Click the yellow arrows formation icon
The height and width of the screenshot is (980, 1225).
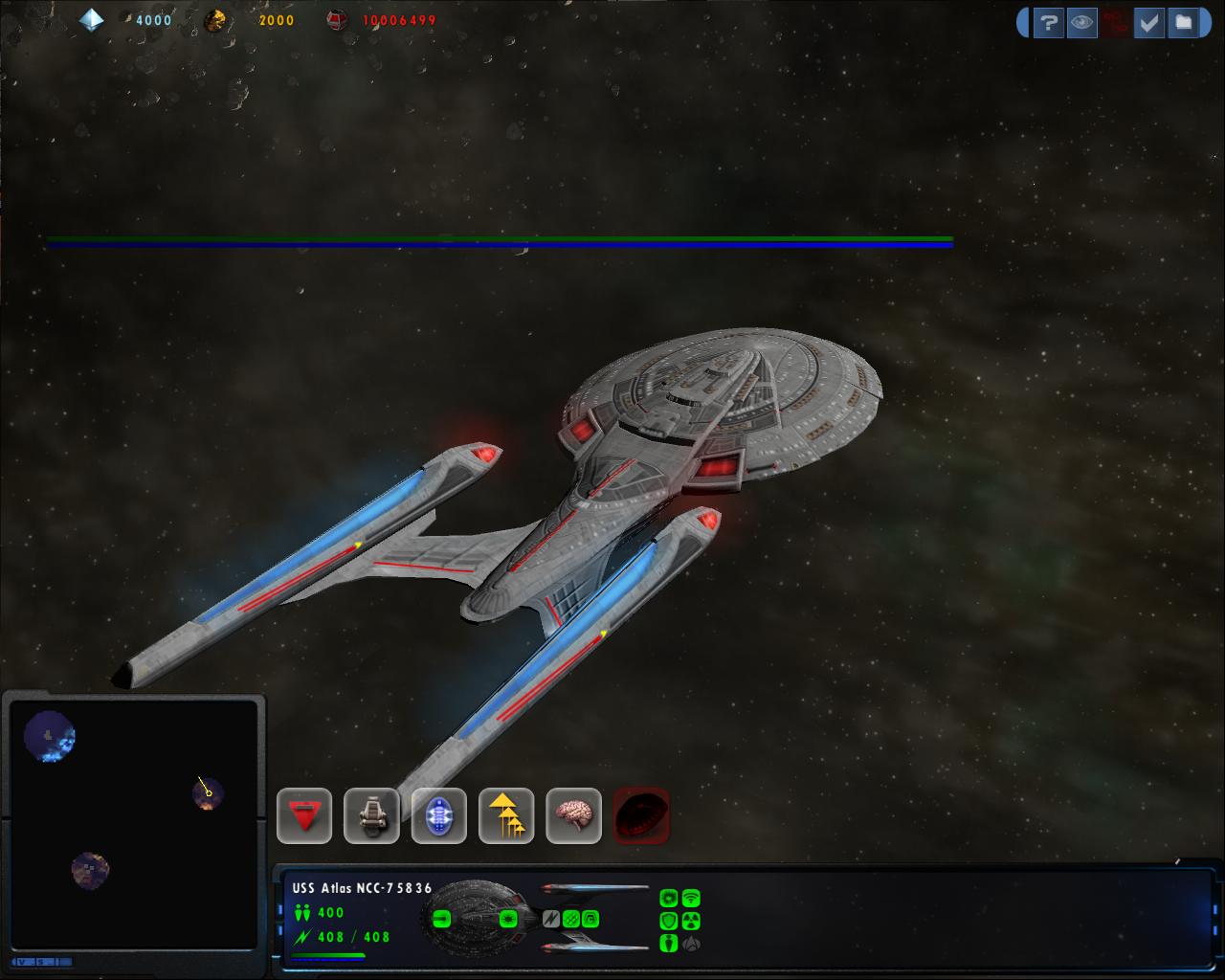[x=506, y=816]
